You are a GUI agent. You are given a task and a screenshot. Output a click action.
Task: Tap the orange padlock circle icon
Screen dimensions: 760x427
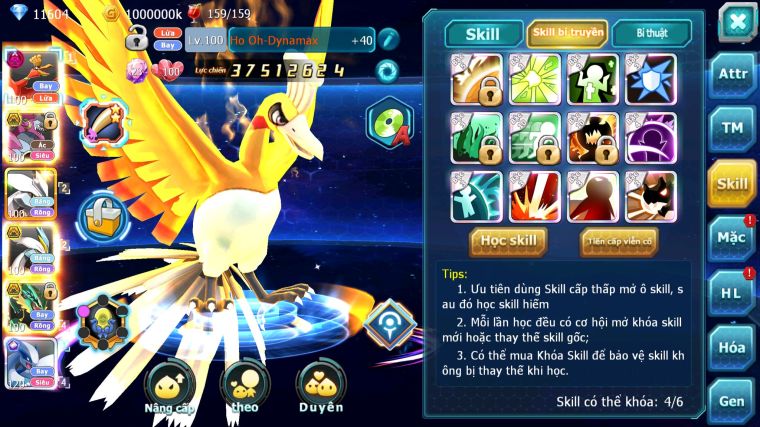(x=102, y=216)
